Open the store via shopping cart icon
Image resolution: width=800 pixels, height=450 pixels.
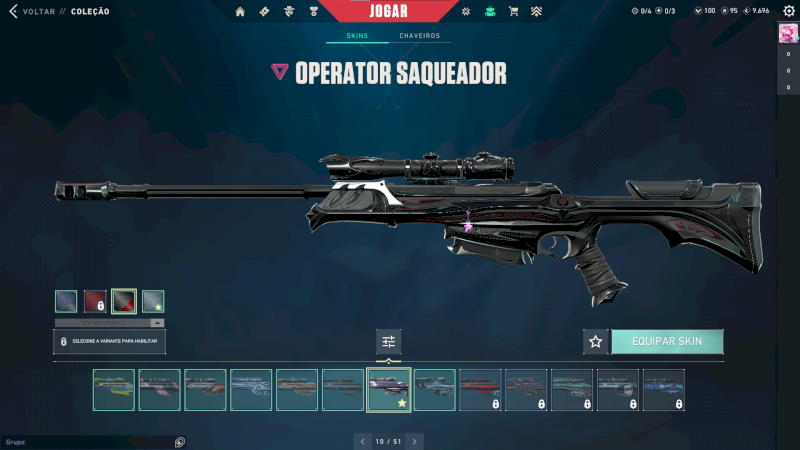pos(513,12)
